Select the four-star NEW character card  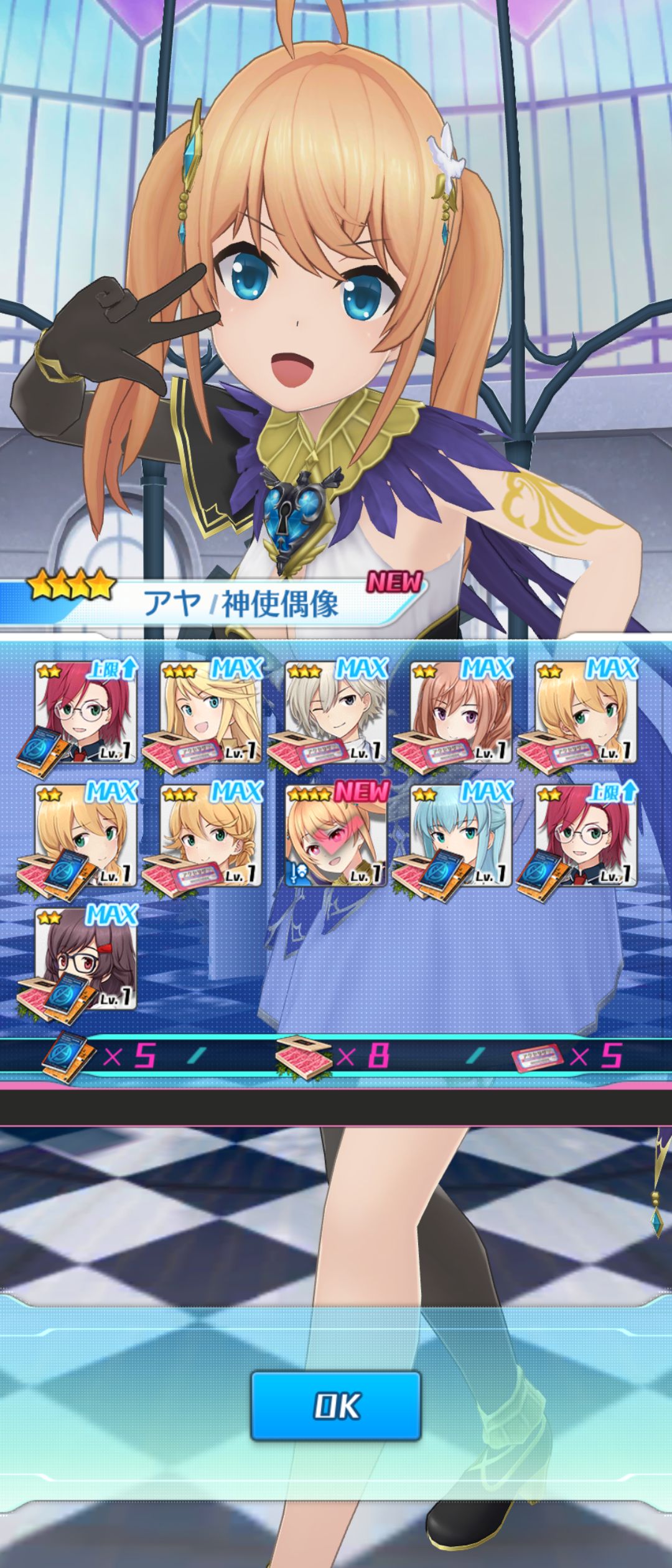click(x=336, y=835)
